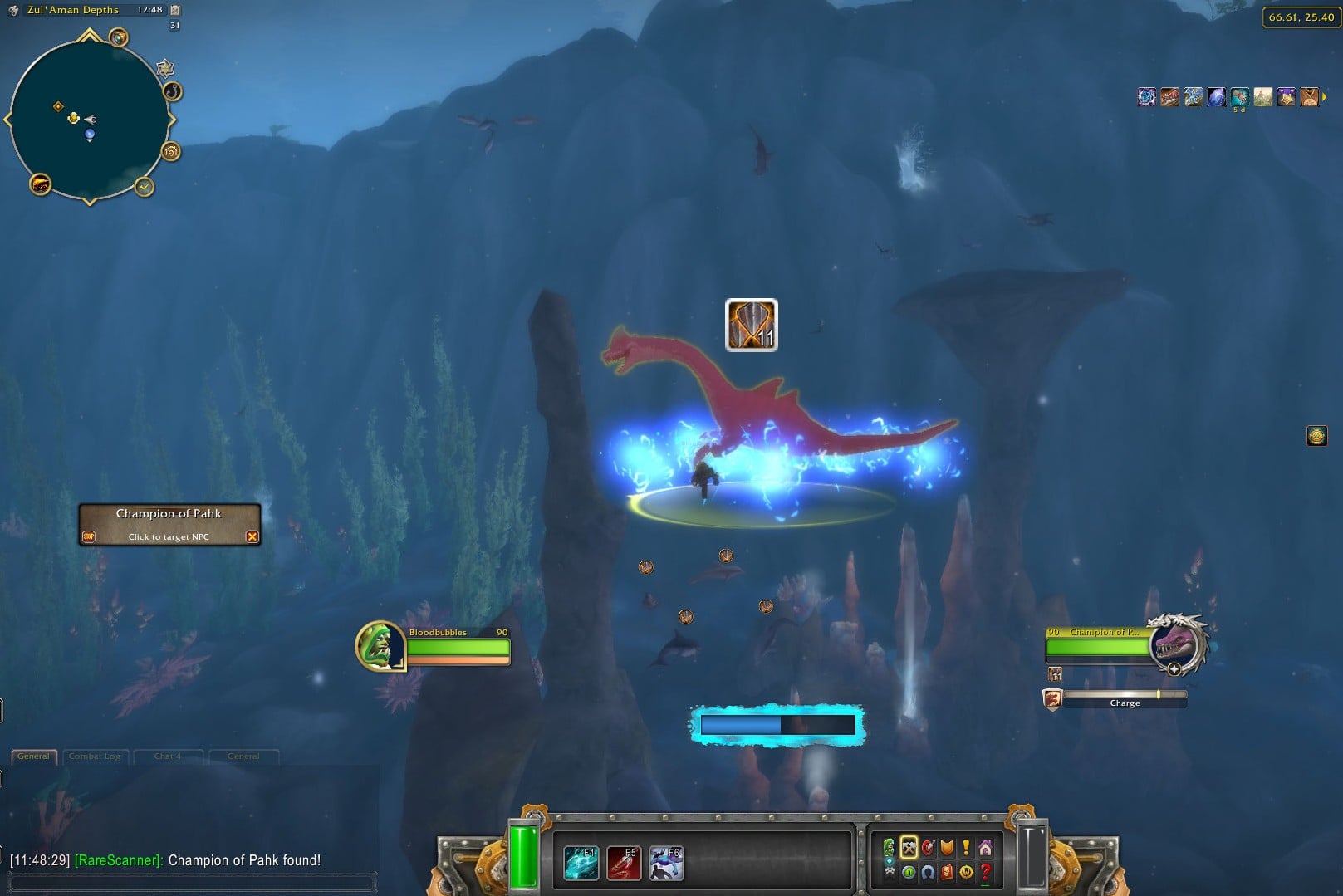The height and width of the screenshot is (896, 1343).
Task: Open the Quest Log exclamation icon
Action: click(x=966, y=847)
